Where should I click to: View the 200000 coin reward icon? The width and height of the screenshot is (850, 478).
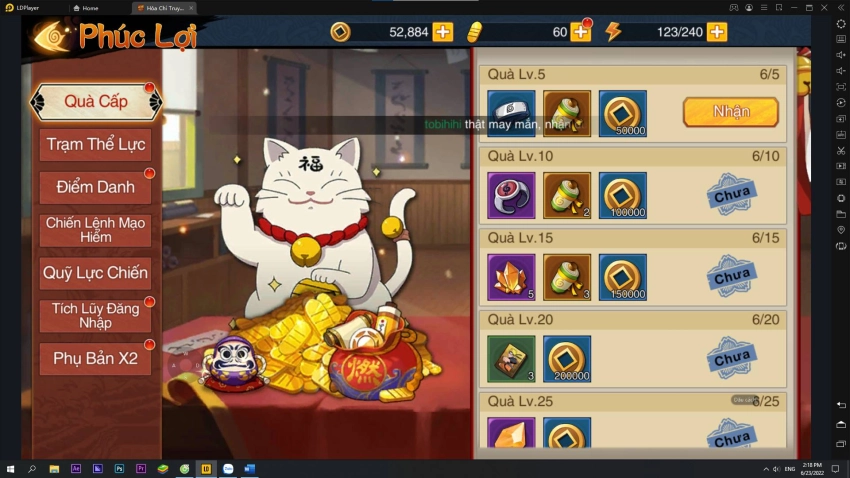[x=567, y=359]
